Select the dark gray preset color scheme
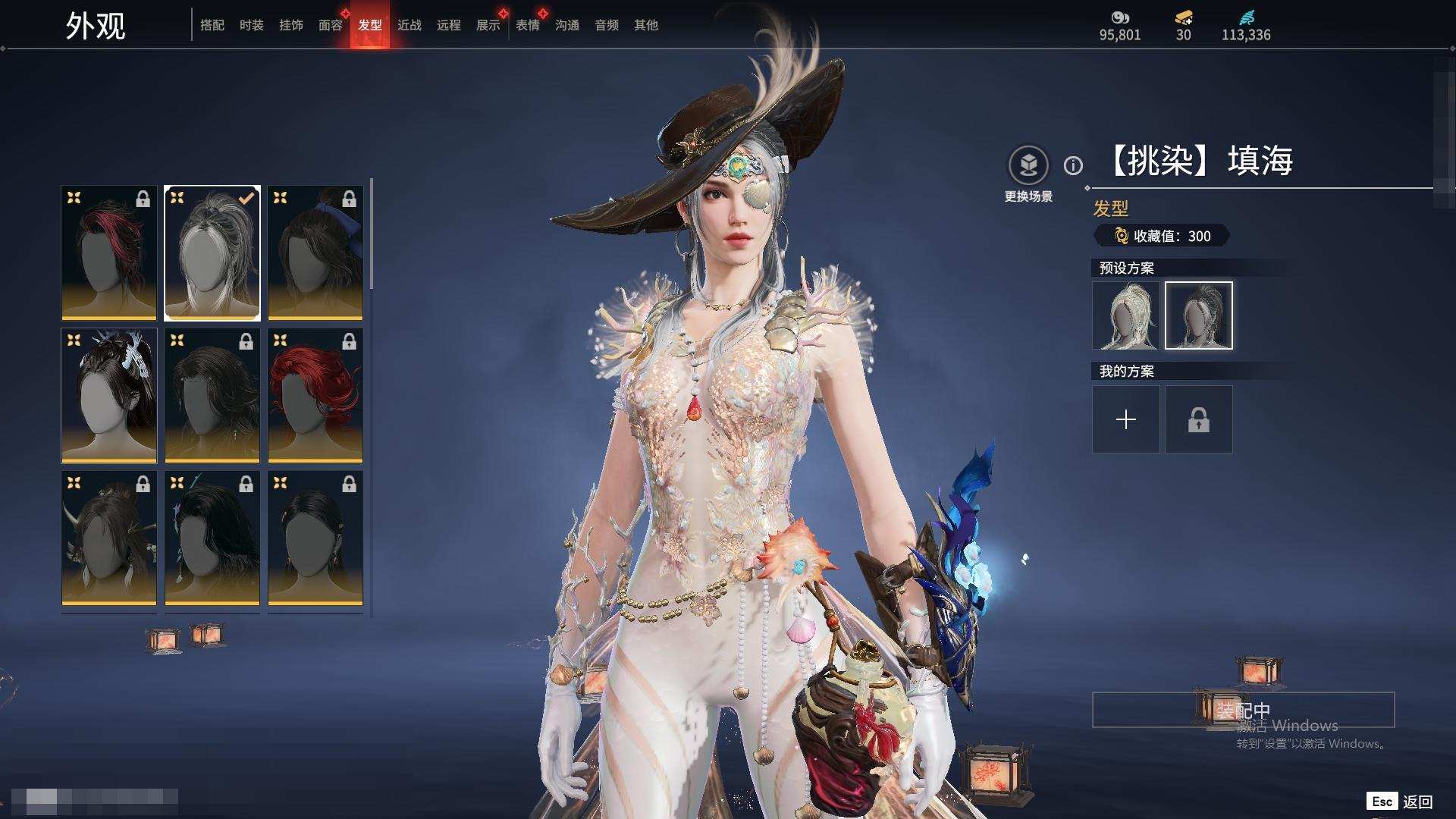Viewport: 1456px width, 819px height. click(1199, 315)
